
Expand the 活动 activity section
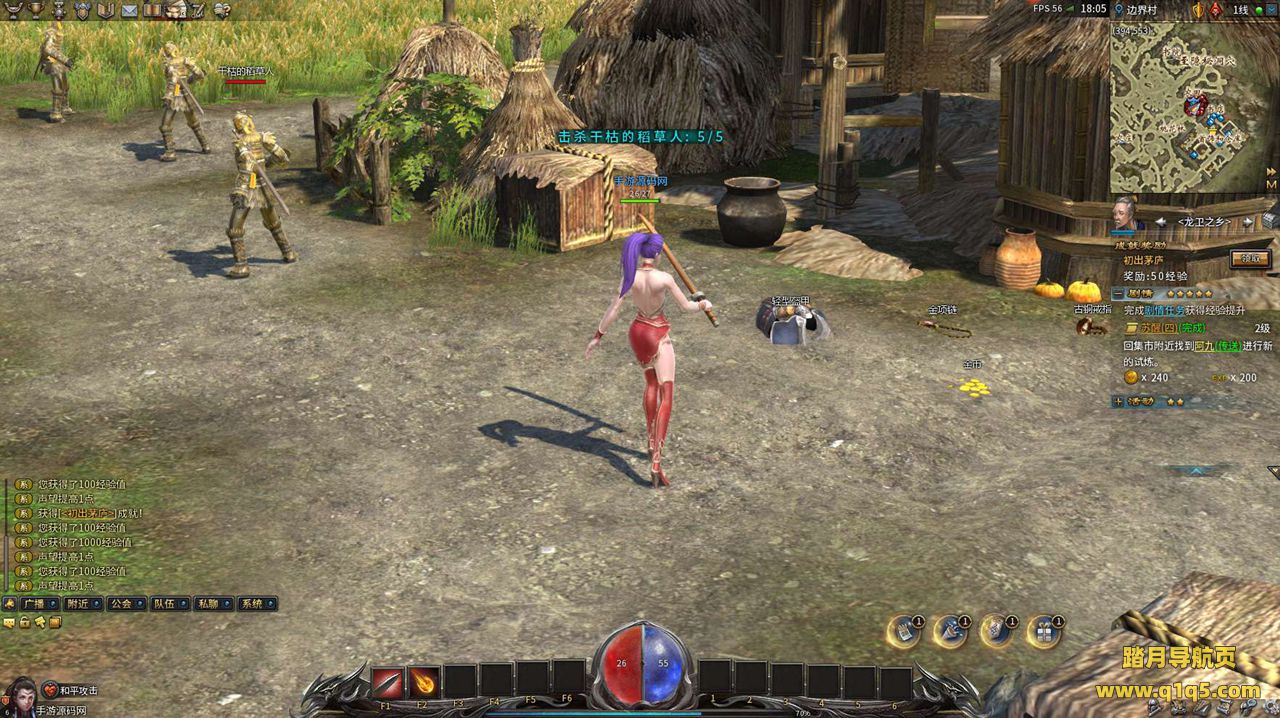pos(1118,401)
